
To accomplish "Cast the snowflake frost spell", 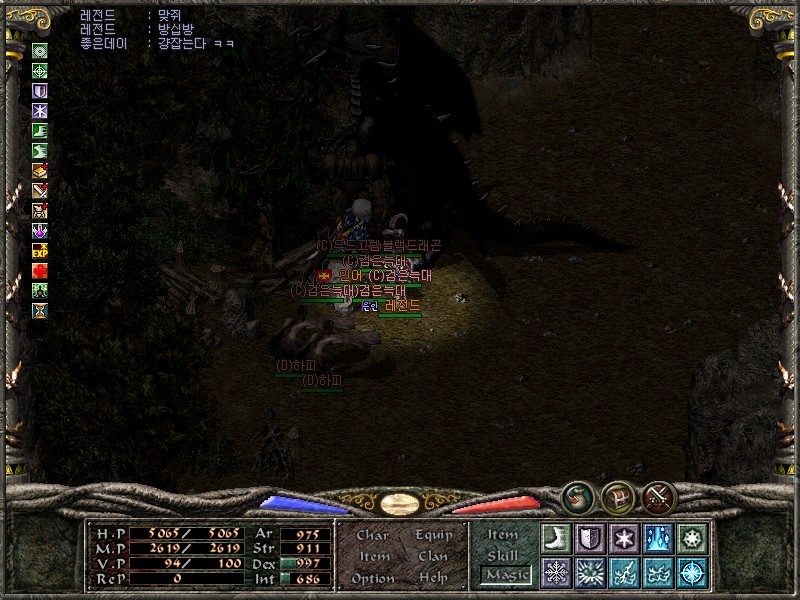I will click(556, 572).
